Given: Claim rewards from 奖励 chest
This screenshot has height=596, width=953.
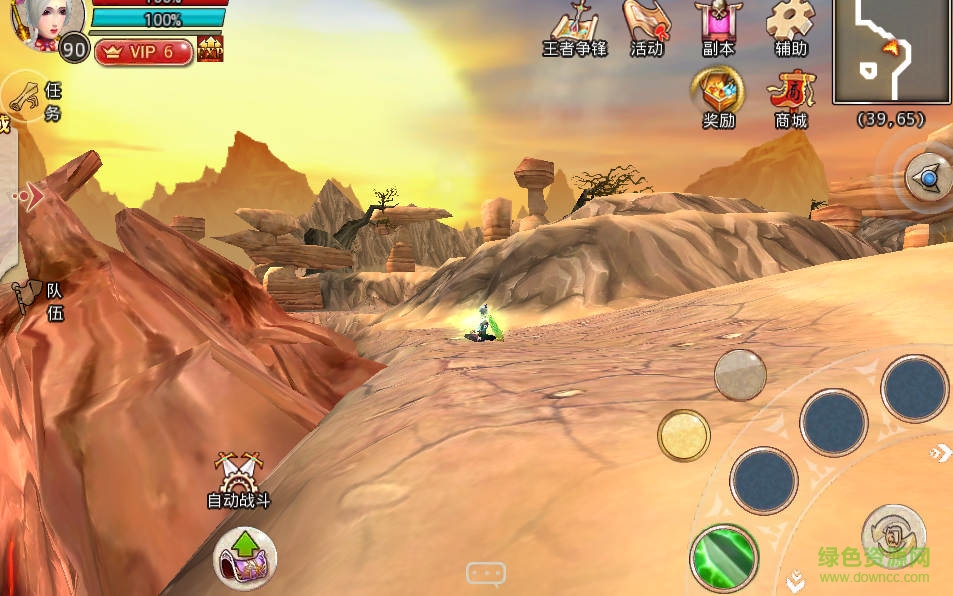Looking at the screenshot, I should 718,97.
